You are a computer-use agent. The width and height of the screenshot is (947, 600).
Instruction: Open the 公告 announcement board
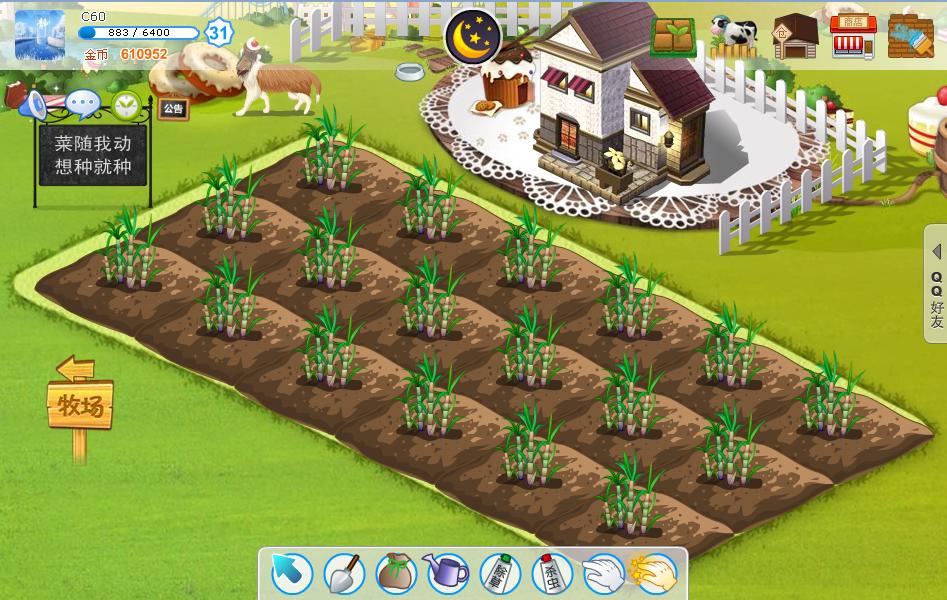[x=173, y=108]
